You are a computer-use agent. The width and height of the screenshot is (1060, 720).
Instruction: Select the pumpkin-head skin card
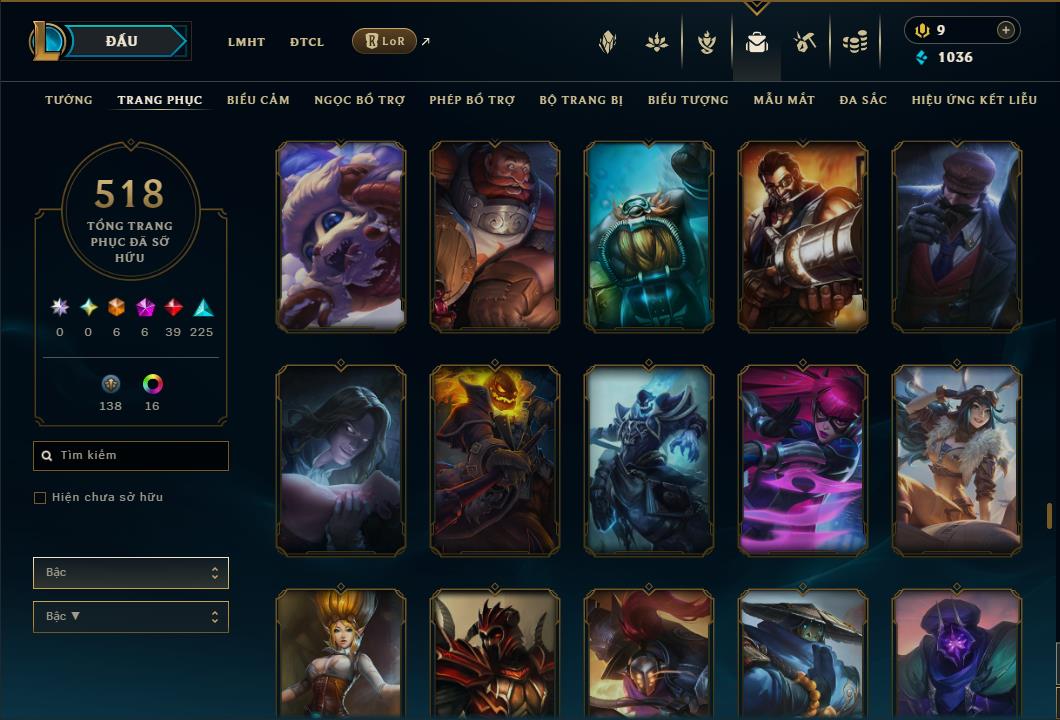[495, 460]
